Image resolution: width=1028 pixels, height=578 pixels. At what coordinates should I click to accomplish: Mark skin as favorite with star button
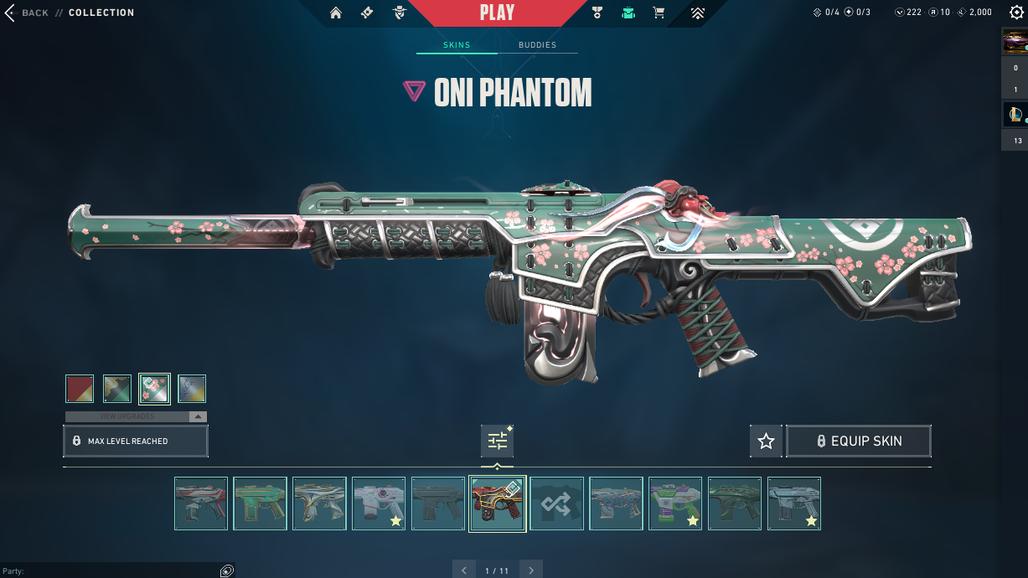766,441
